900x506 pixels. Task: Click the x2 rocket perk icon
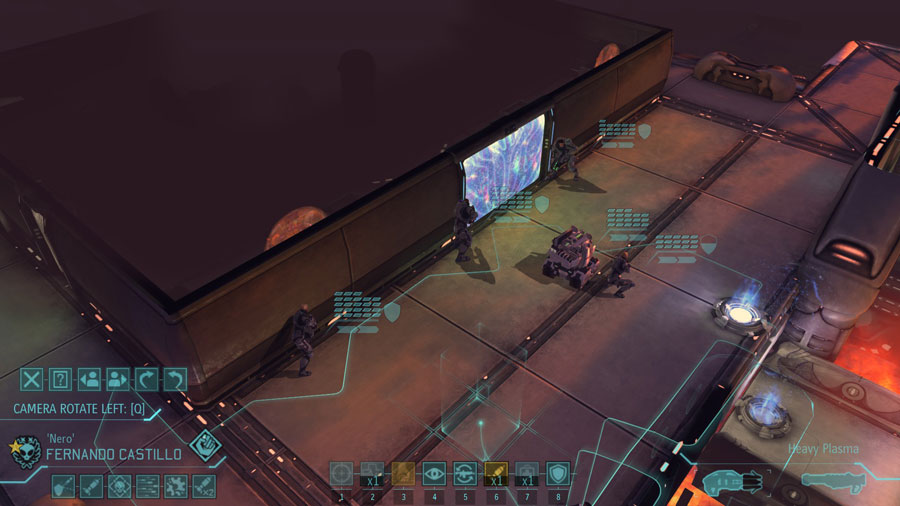(x=204, y=486)
